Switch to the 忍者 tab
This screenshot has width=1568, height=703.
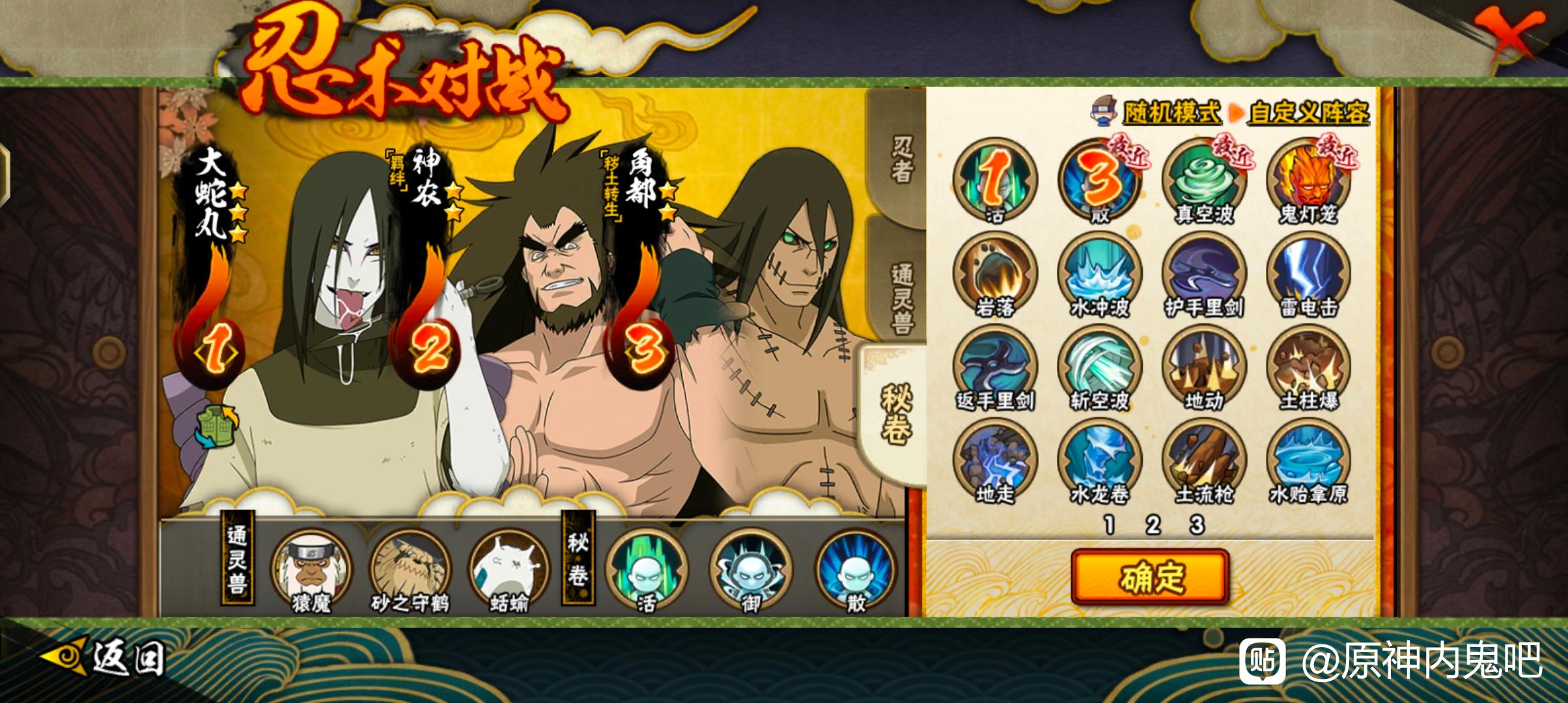click(901, 159)
